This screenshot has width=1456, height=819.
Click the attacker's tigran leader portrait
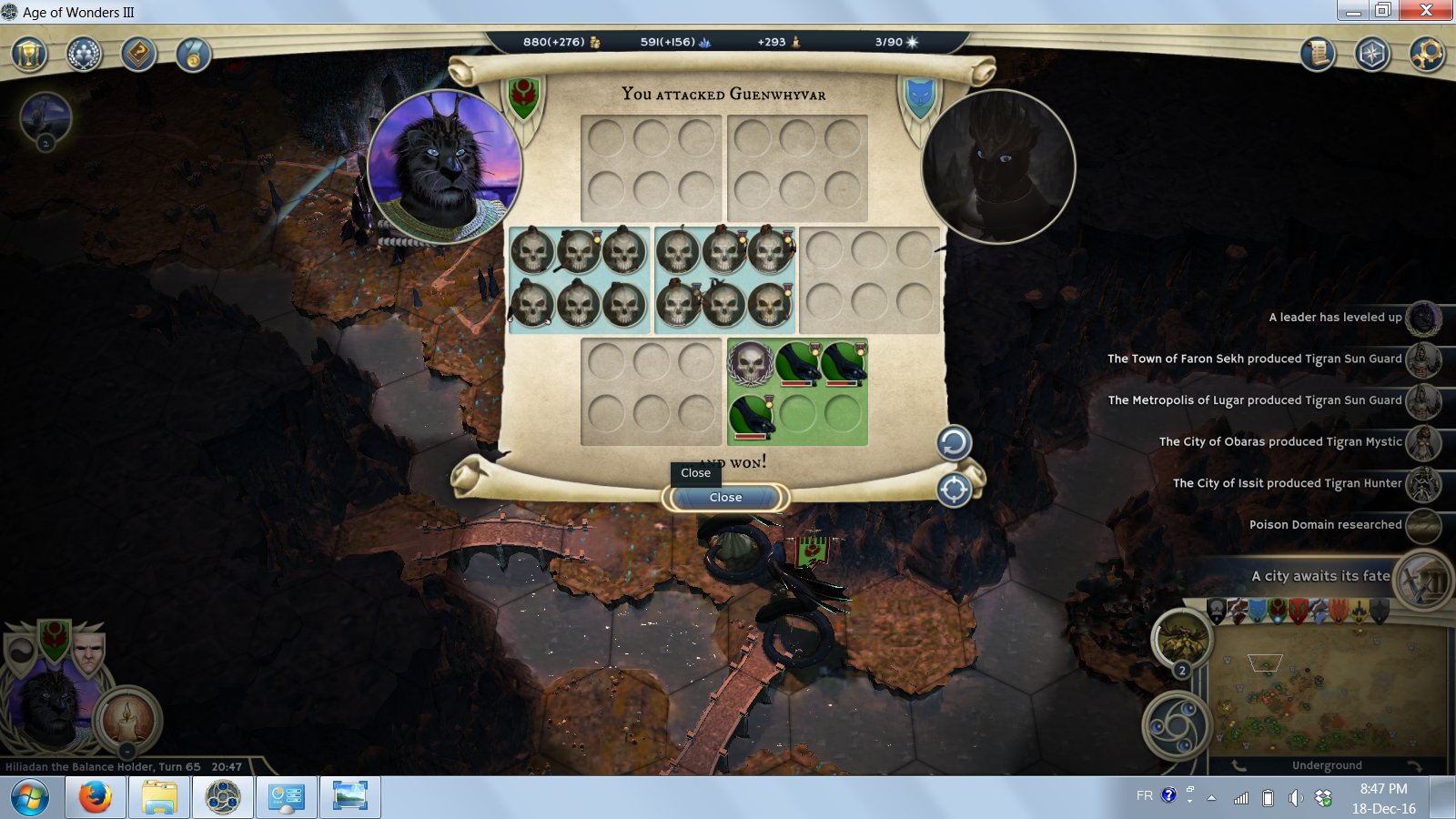(444, 167)
